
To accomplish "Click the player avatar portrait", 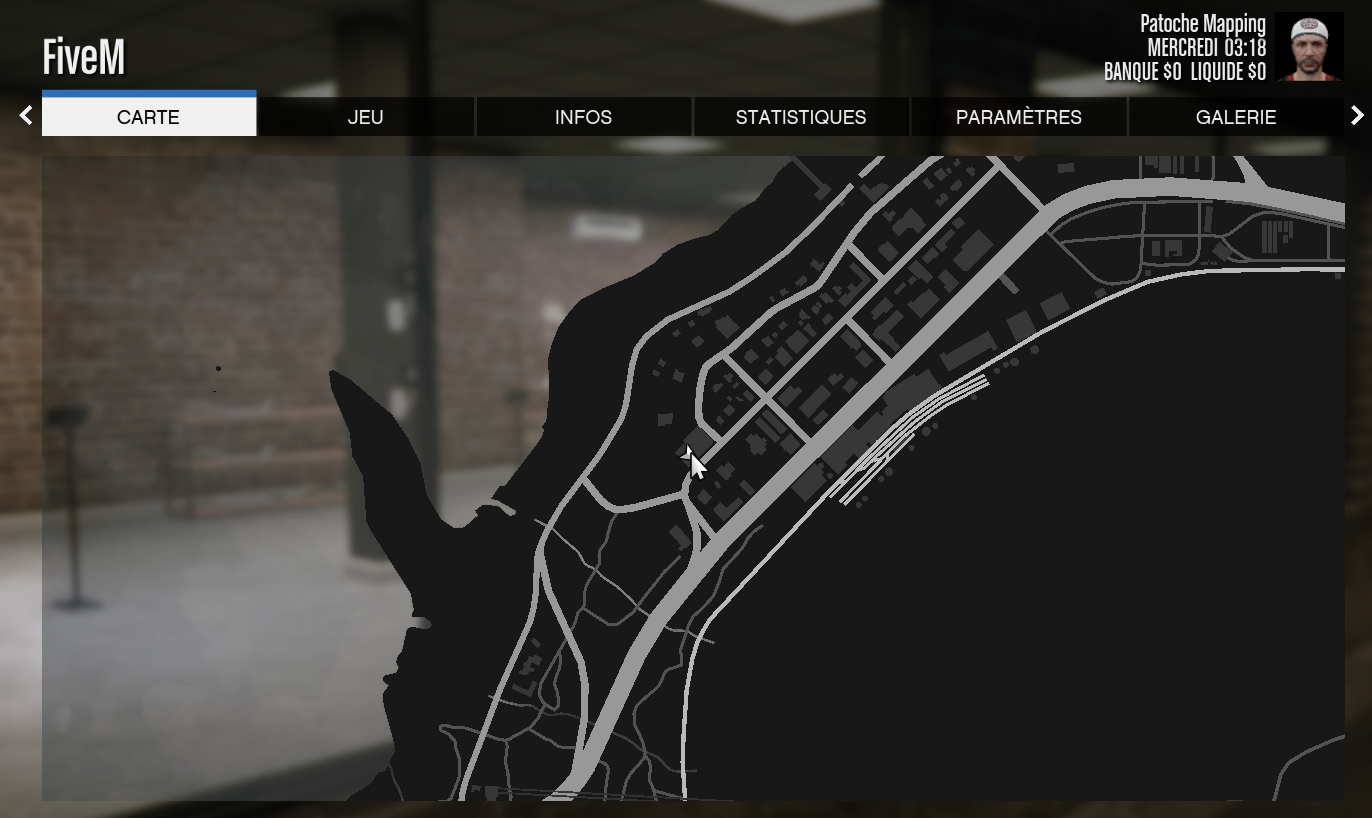I will click(1311, 44).
